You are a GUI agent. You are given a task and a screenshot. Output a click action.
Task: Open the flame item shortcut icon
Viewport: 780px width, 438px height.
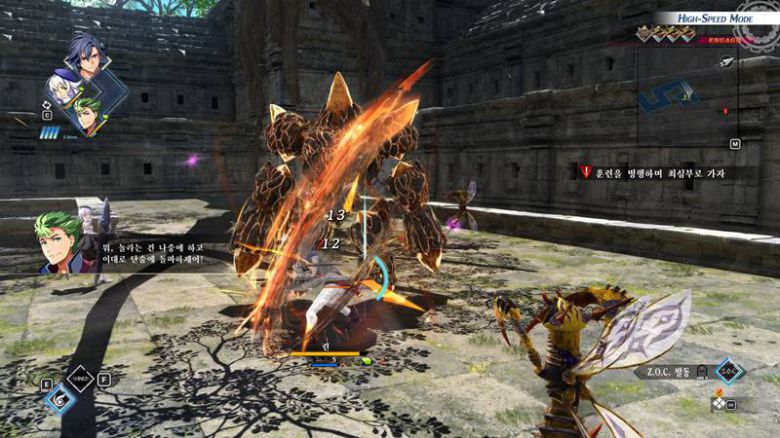(x=718, y=393)
